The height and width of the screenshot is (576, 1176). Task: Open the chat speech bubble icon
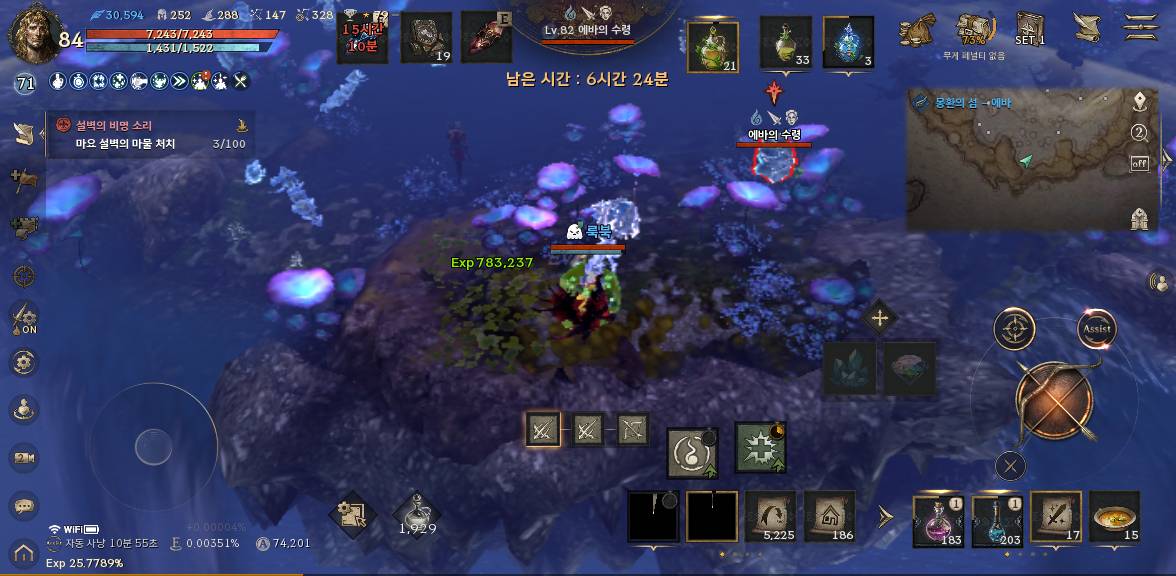(x=24, y=507)
